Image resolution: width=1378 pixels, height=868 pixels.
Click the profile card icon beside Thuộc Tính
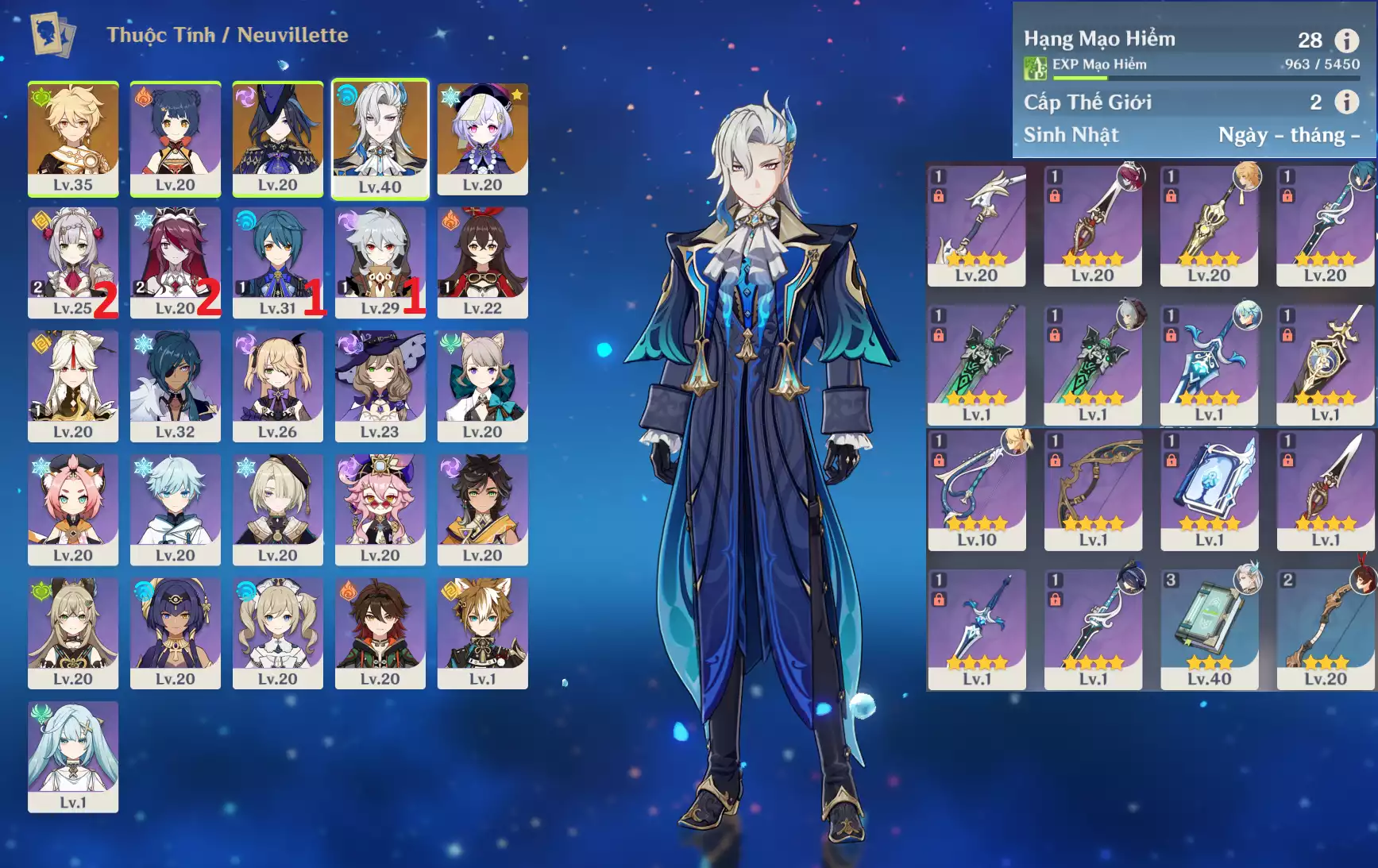[52, 34]
